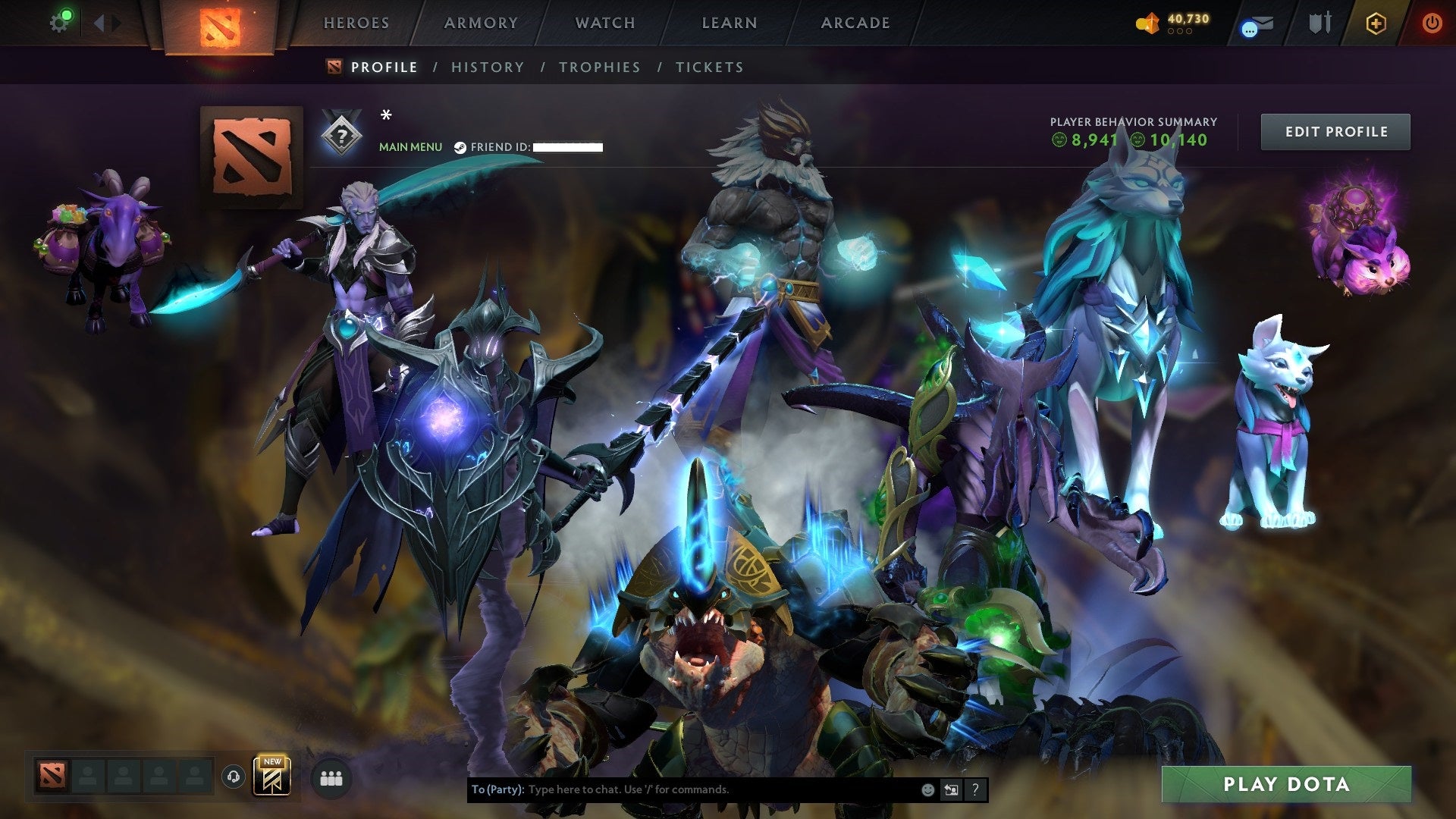1456x819 pixels.
Task: Toggle voice chat with the headset icon
Action: point(234,777)
